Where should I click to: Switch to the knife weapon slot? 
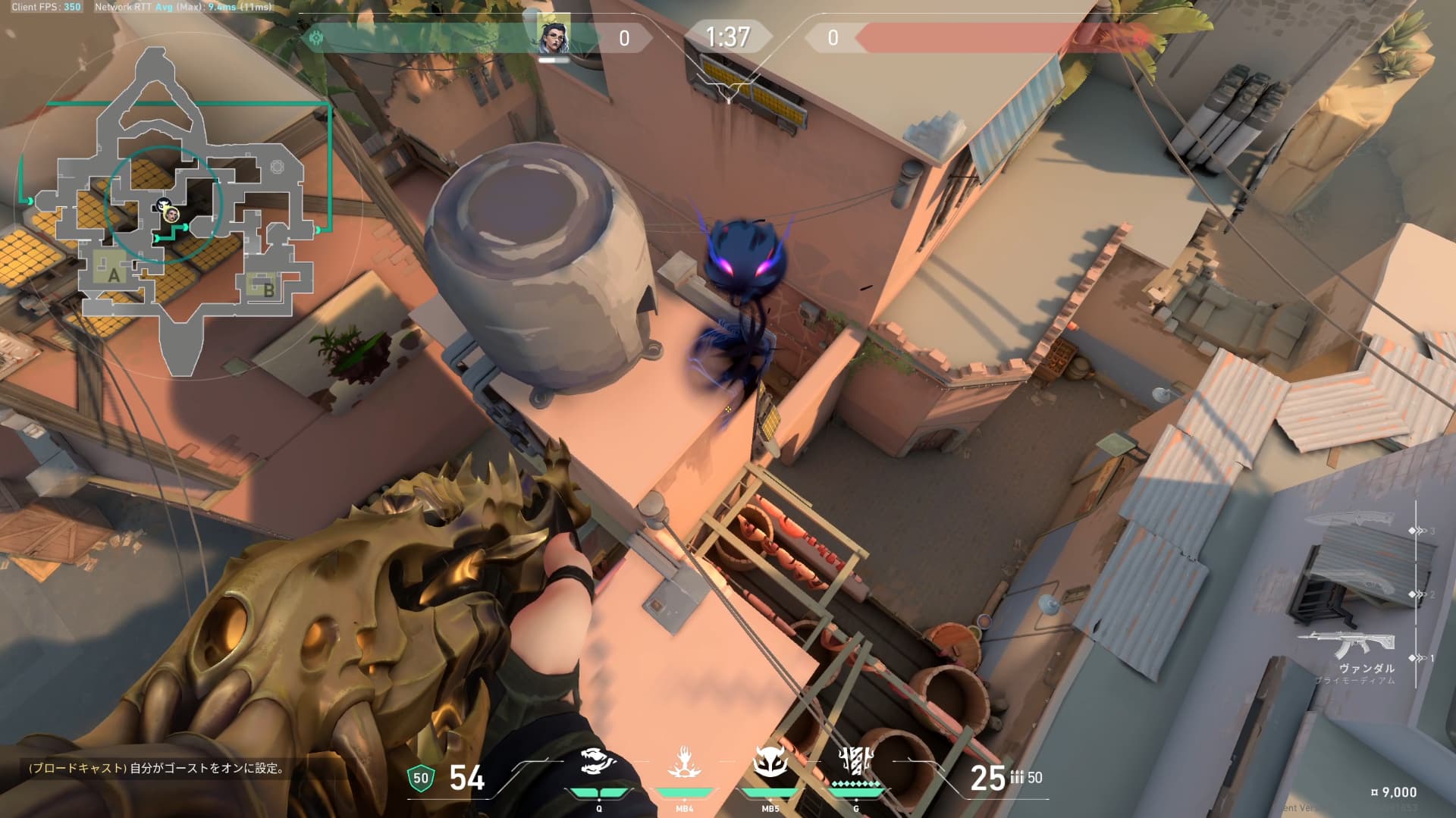pos(1352,520)
